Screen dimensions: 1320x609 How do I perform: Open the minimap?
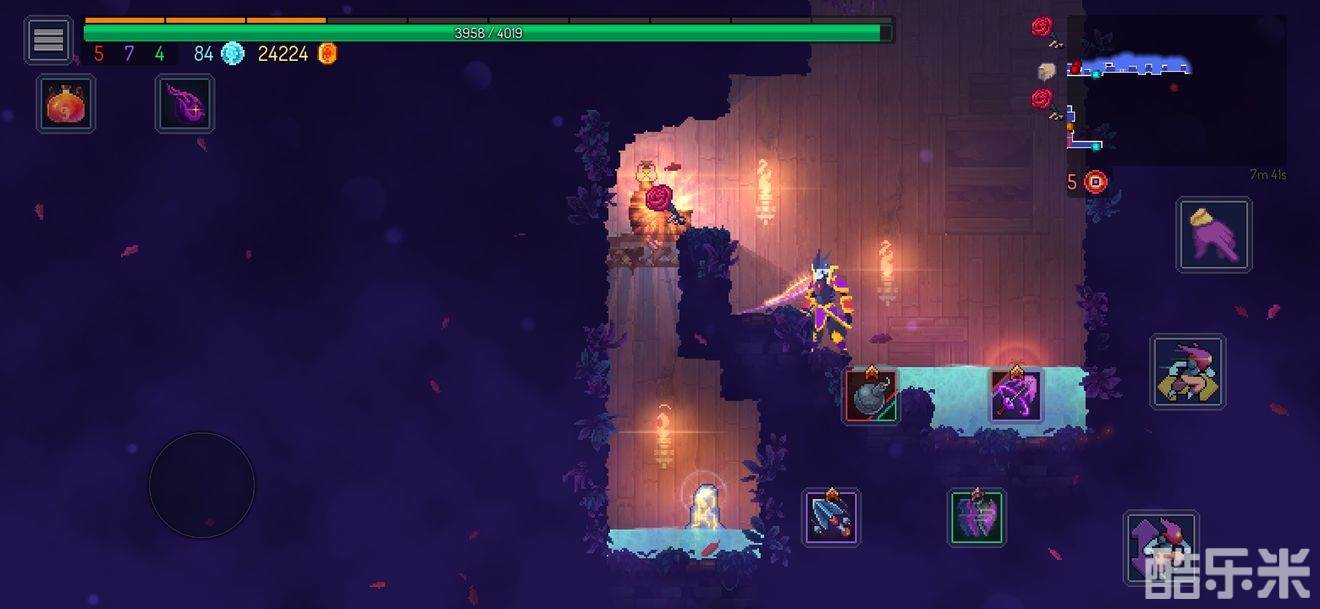[1176, 91]
